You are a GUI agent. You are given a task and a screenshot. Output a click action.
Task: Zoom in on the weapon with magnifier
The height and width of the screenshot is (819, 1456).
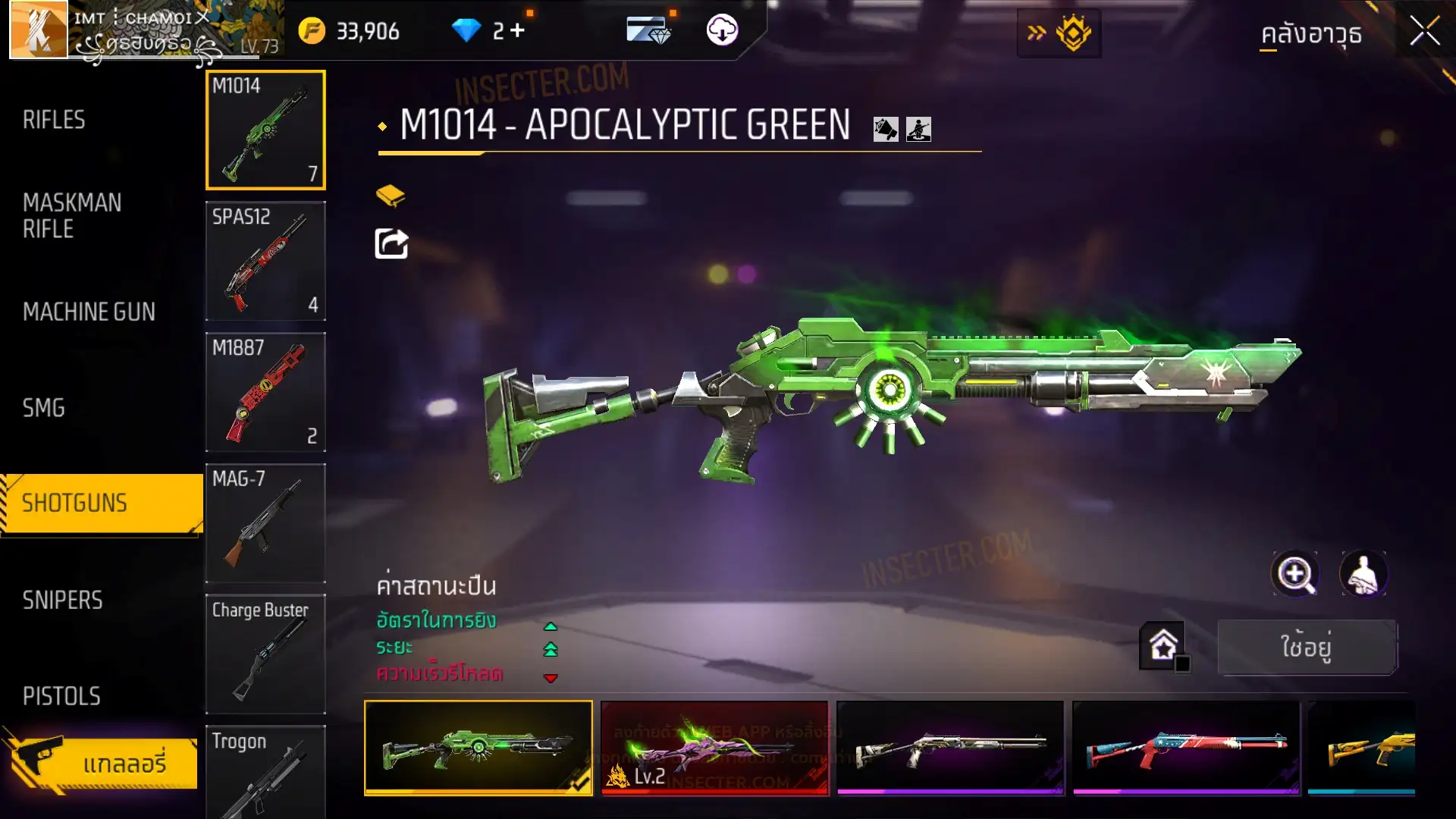pos(1295,574)
